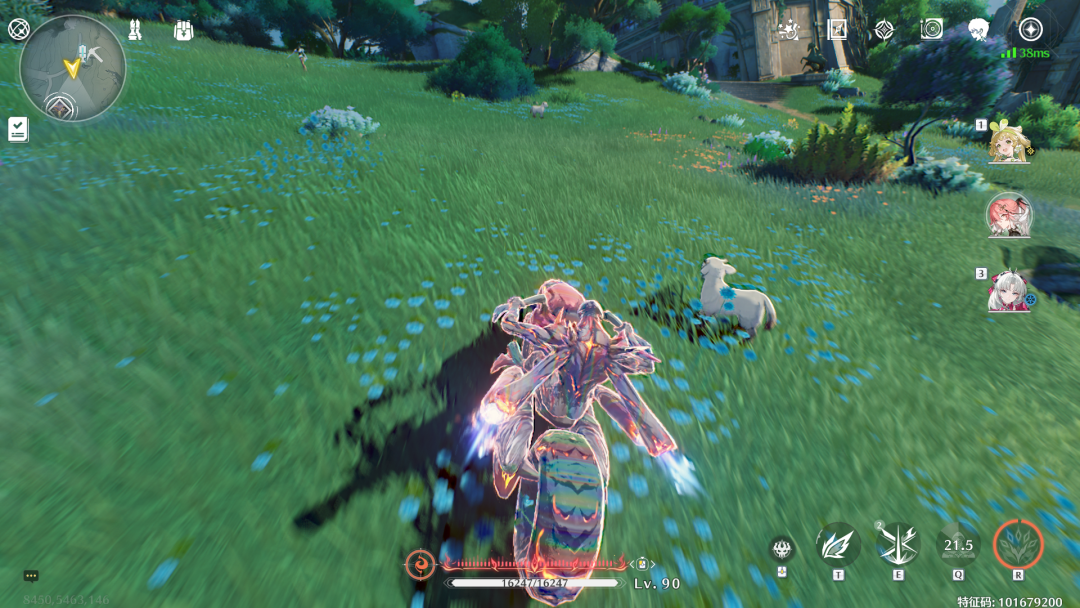Open the globe icon beside the minimap
The width and height of the screenshot is (1080, 608).
pos(18,29)
